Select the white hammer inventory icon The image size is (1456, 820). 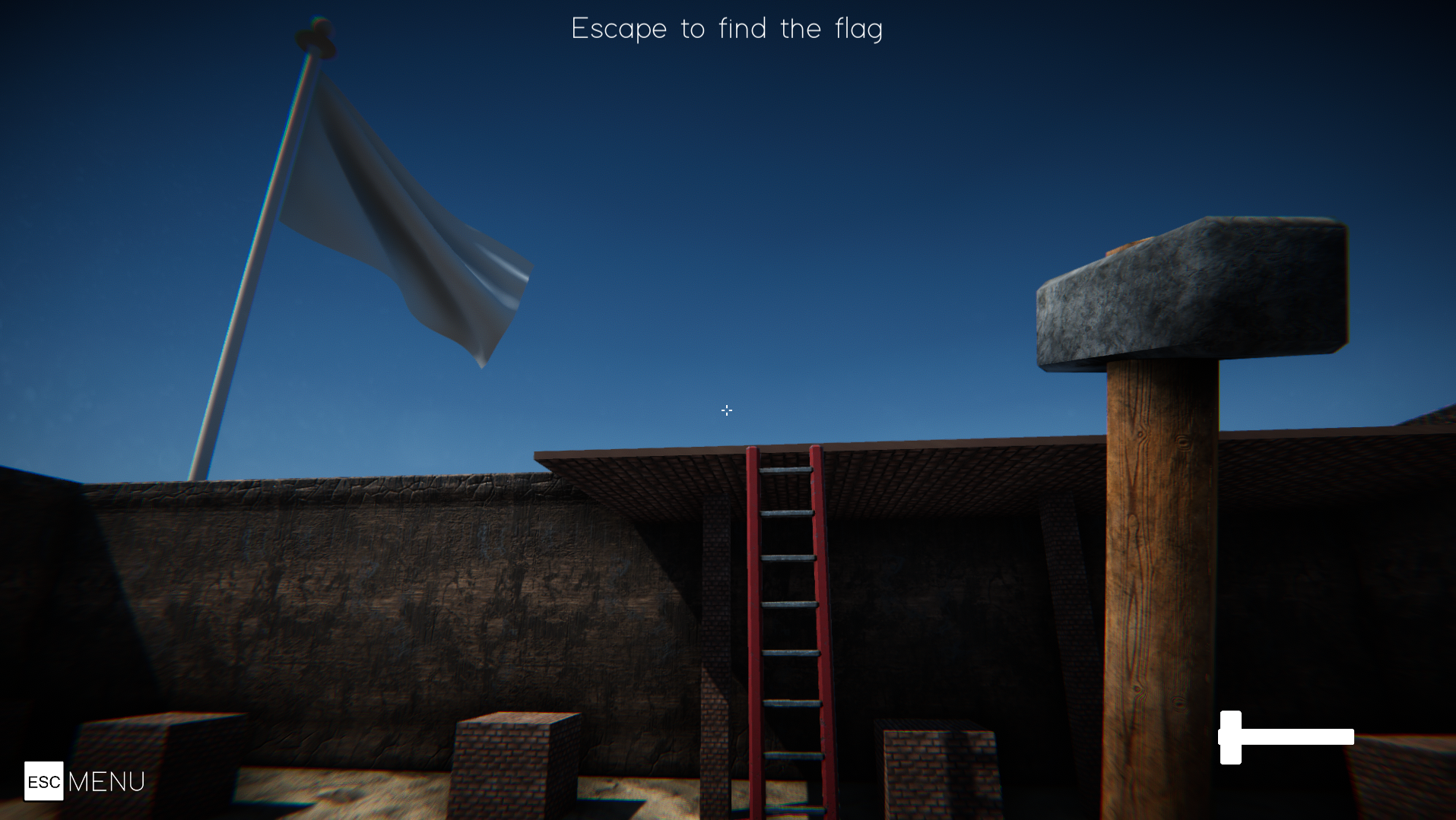1286,737
